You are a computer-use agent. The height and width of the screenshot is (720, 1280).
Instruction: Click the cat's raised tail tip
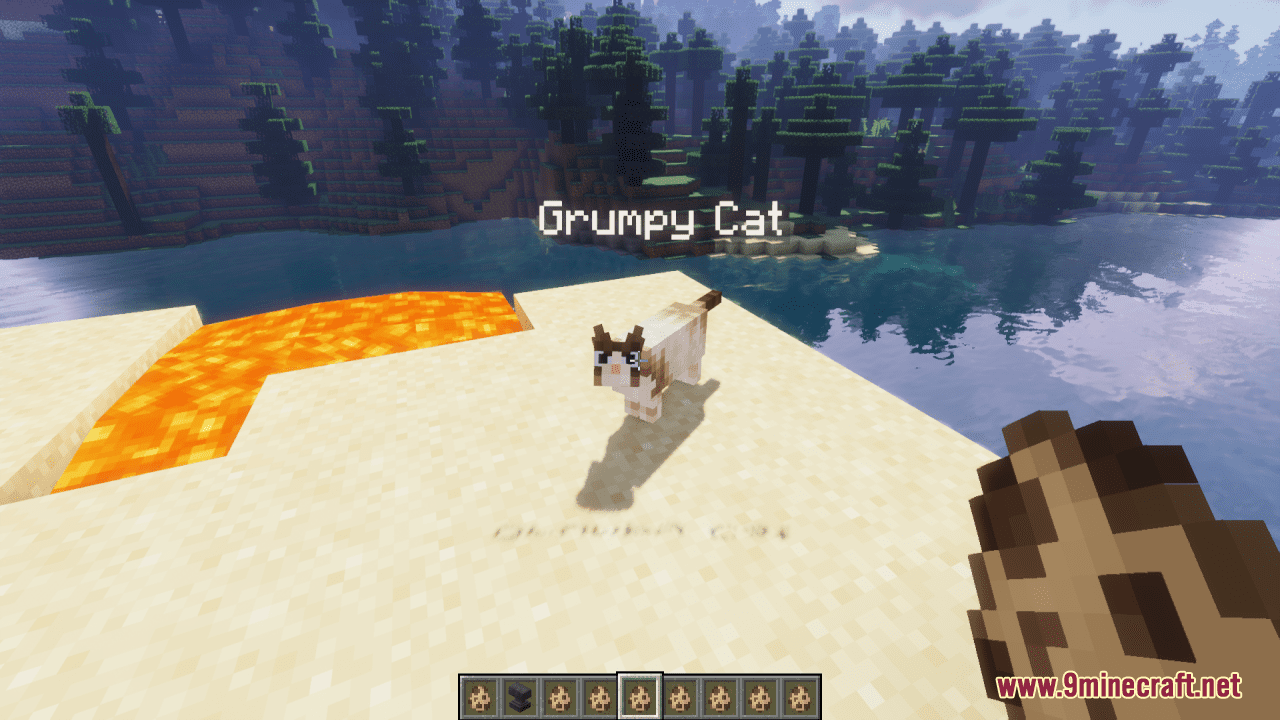click(x=710, y=297)
